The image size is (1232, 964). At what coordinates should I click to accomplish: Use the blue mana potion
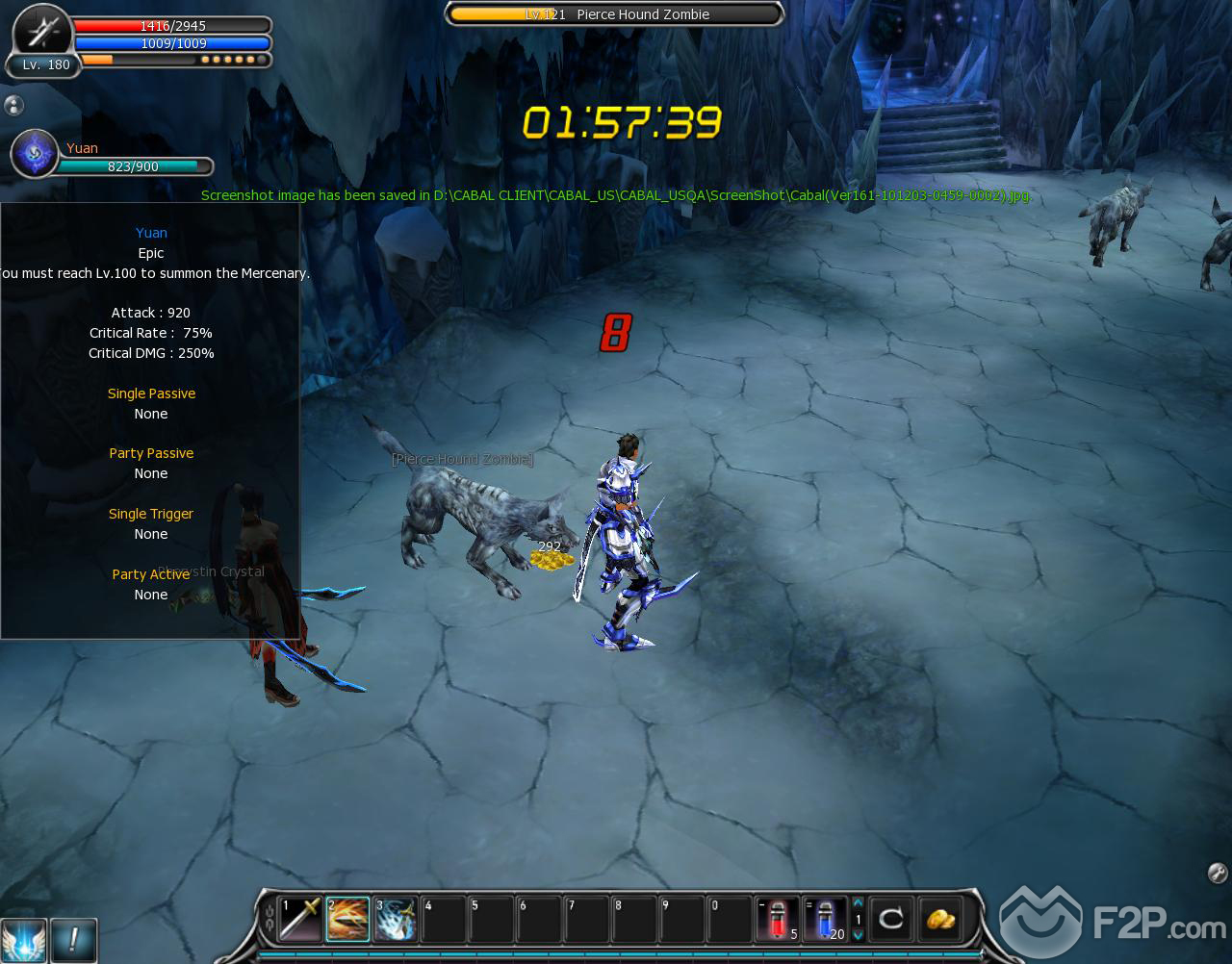[x=824, y=919]
